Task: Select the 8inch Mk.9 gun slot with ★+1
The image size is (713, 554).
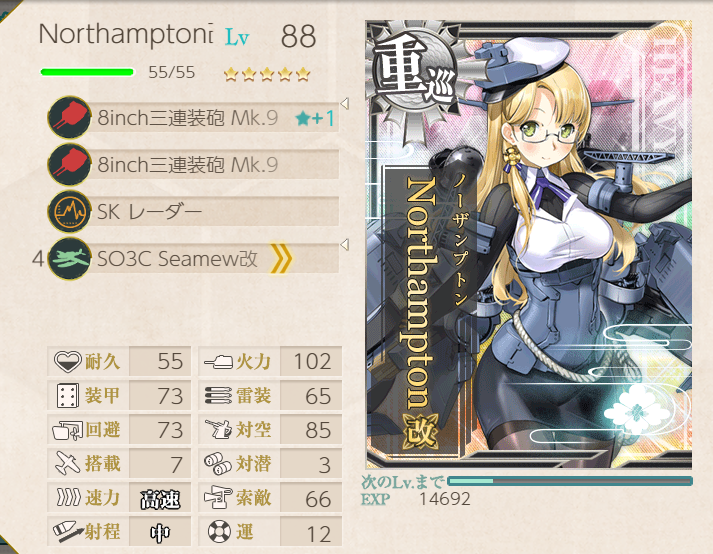Action: [195, 119]
